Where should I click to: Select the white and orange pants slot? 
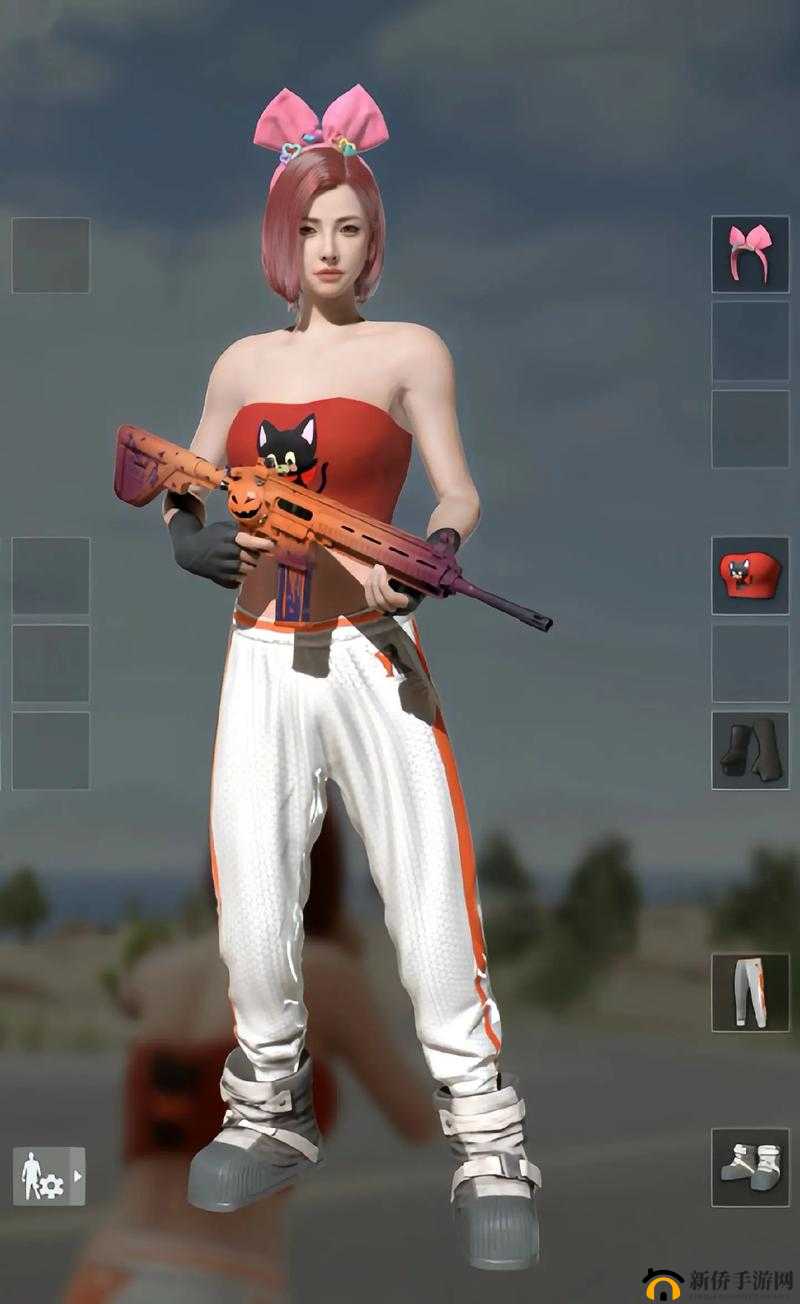pyautogui.click(x=750, y=991)
